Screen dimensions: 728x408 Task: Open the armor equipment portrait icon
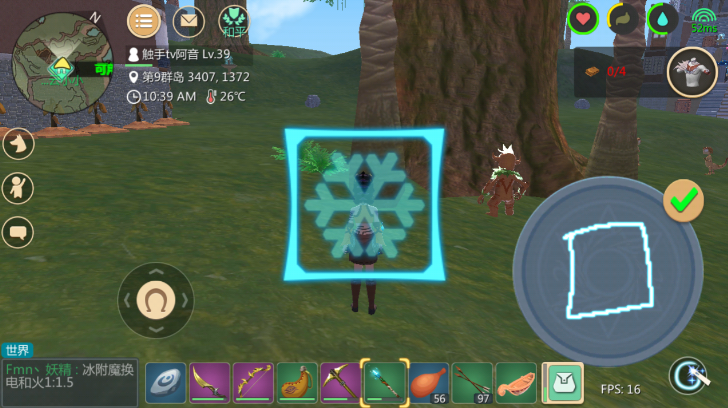(692, 71)
